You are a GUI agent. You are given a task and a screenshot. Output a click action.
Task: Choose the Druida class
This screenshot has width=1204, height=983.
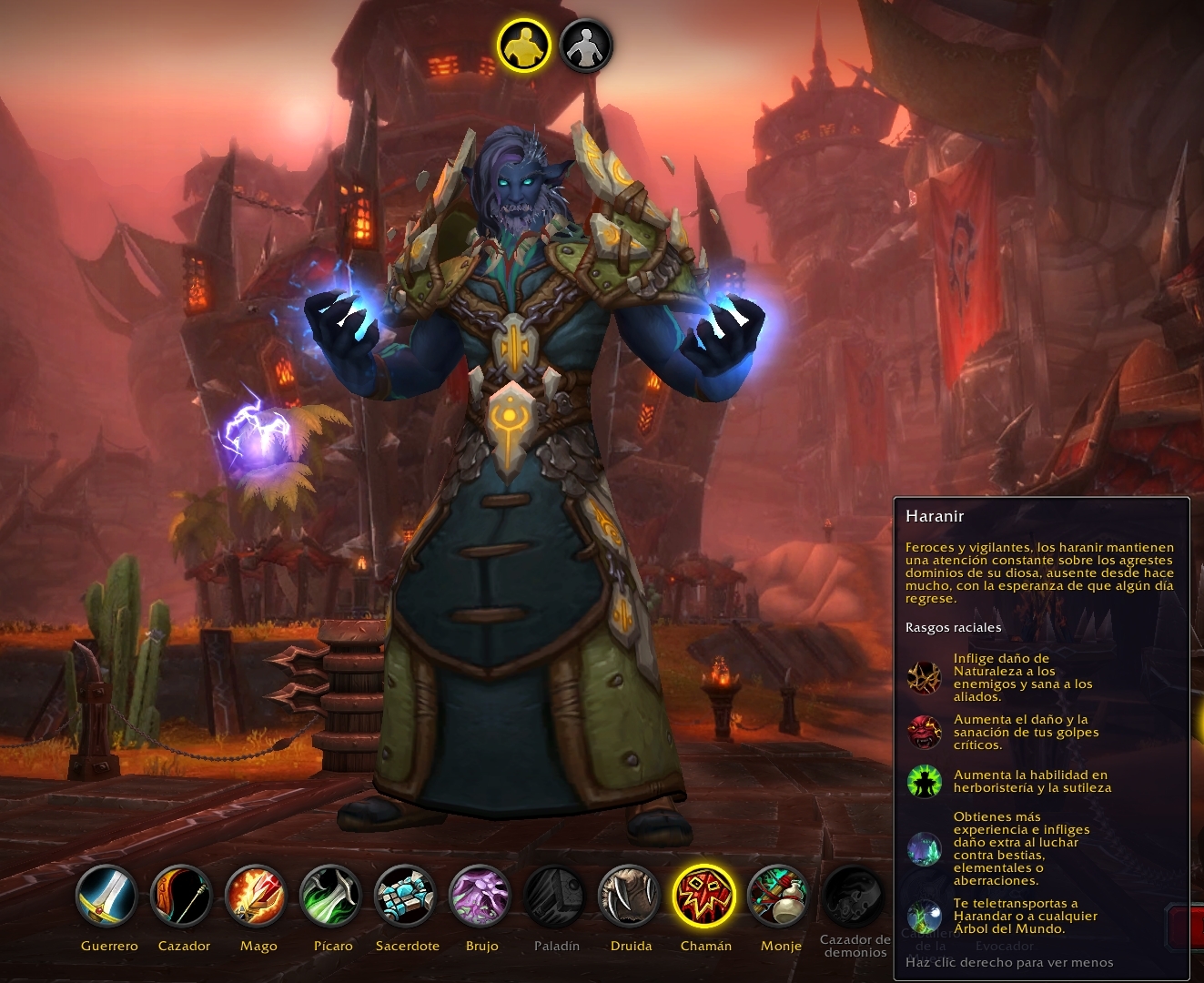pos(631,896)
